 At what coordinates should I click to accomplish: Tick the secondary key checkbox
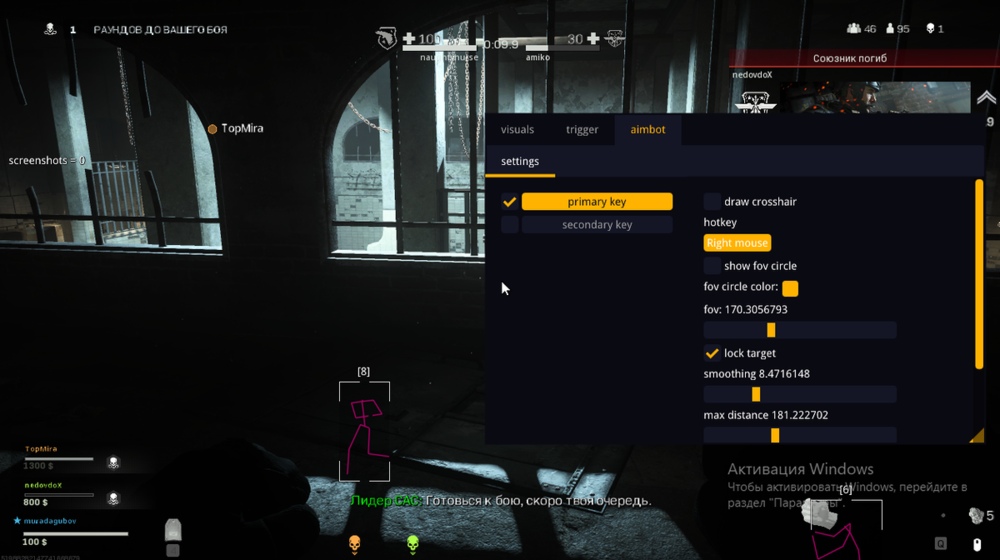point(510,225)
